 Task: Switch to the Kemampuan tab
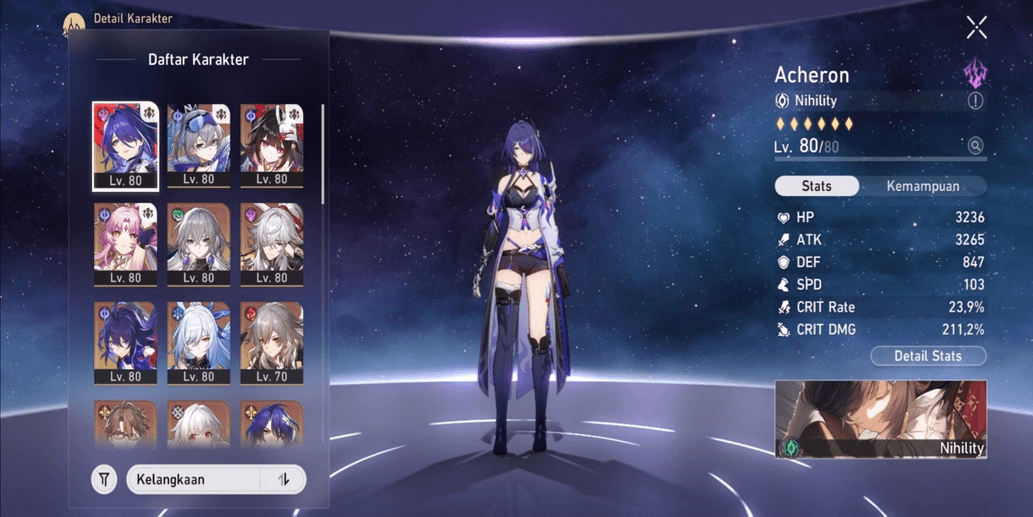922,186
